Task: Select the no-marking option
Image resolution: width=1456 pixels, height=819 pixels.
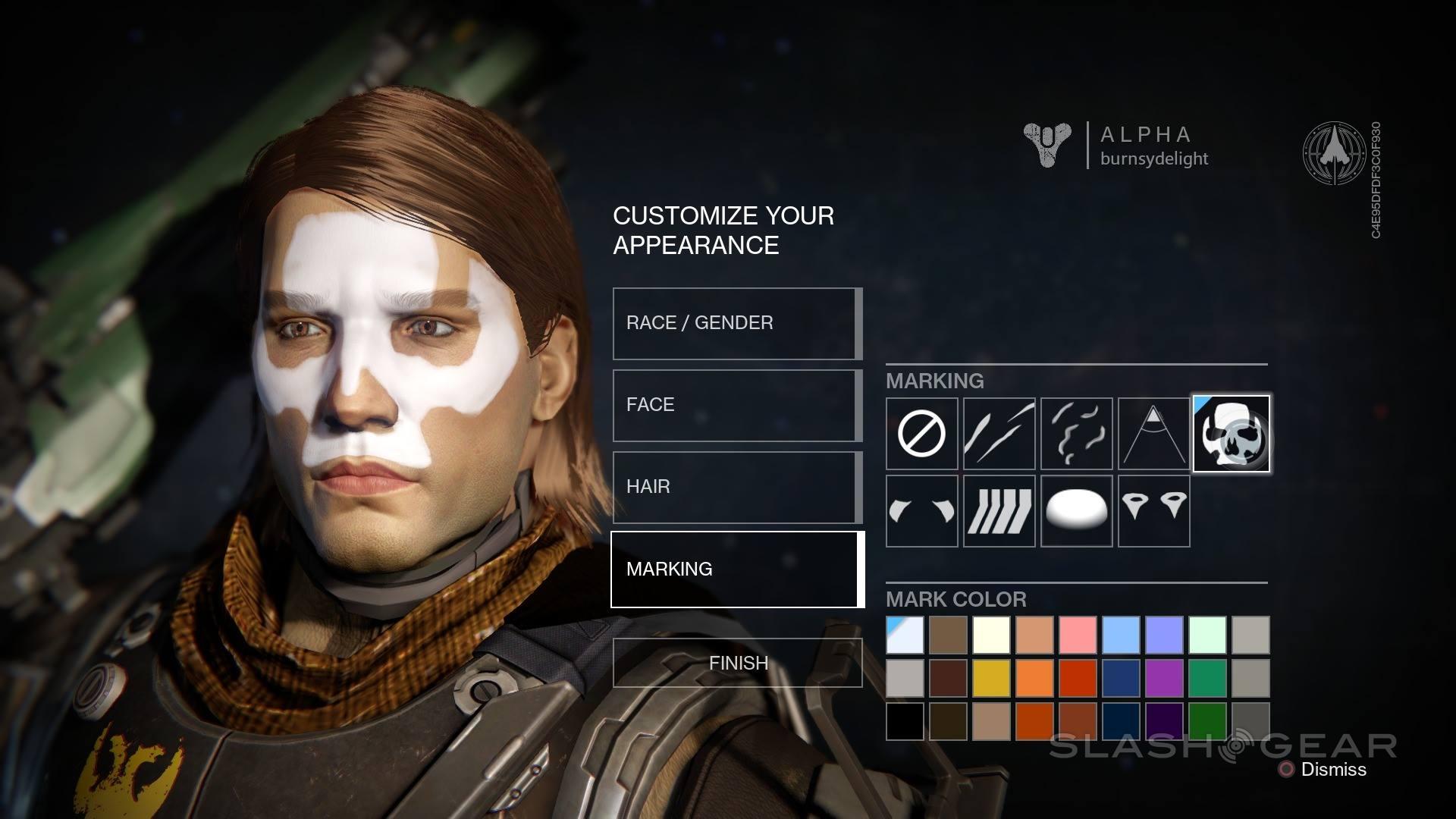Action: point(921,434)
